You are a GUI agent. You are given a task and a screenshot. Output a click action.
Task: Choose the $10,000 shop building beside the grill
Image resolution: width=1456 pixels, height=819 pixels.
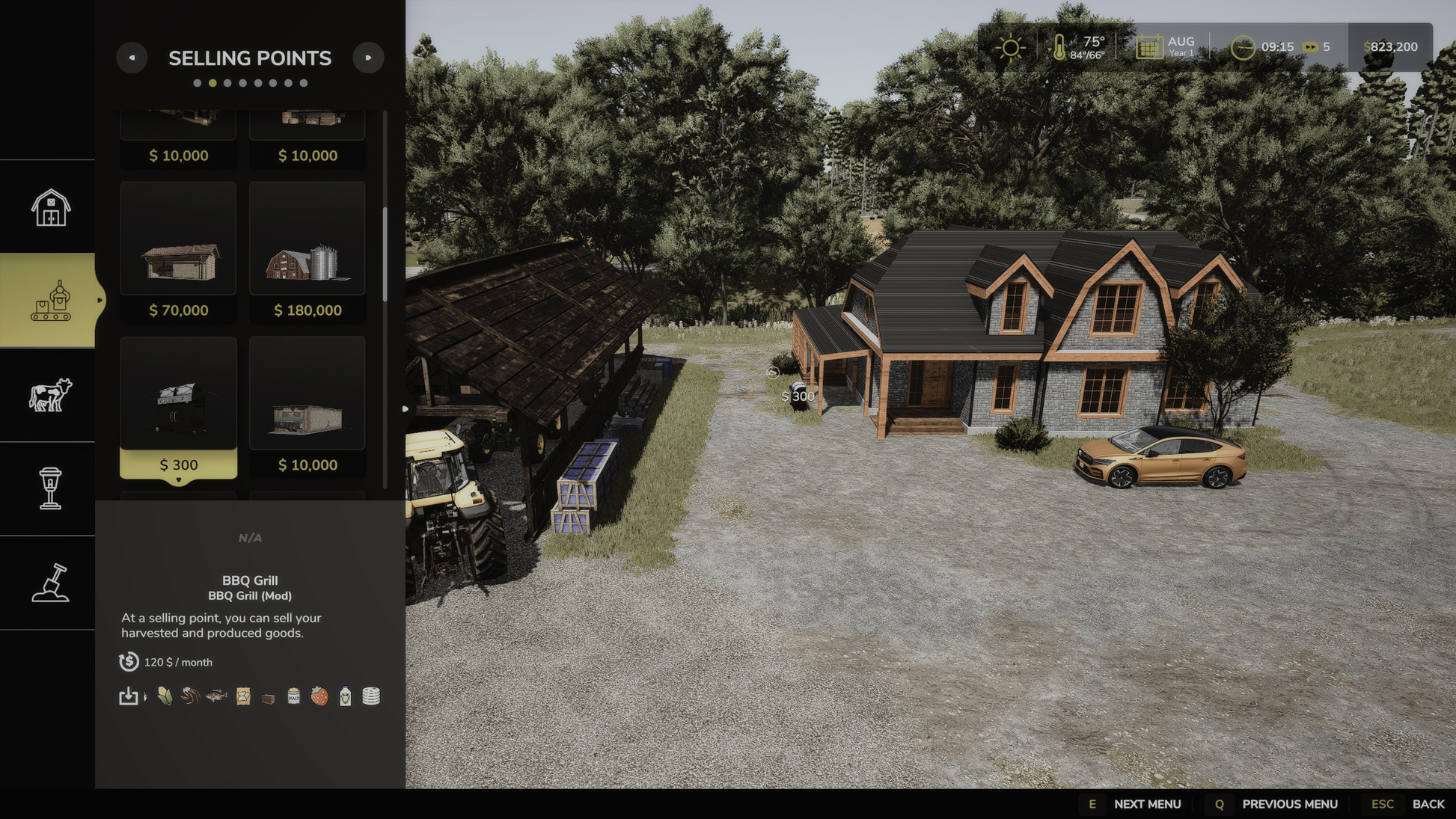click(308, 407)
